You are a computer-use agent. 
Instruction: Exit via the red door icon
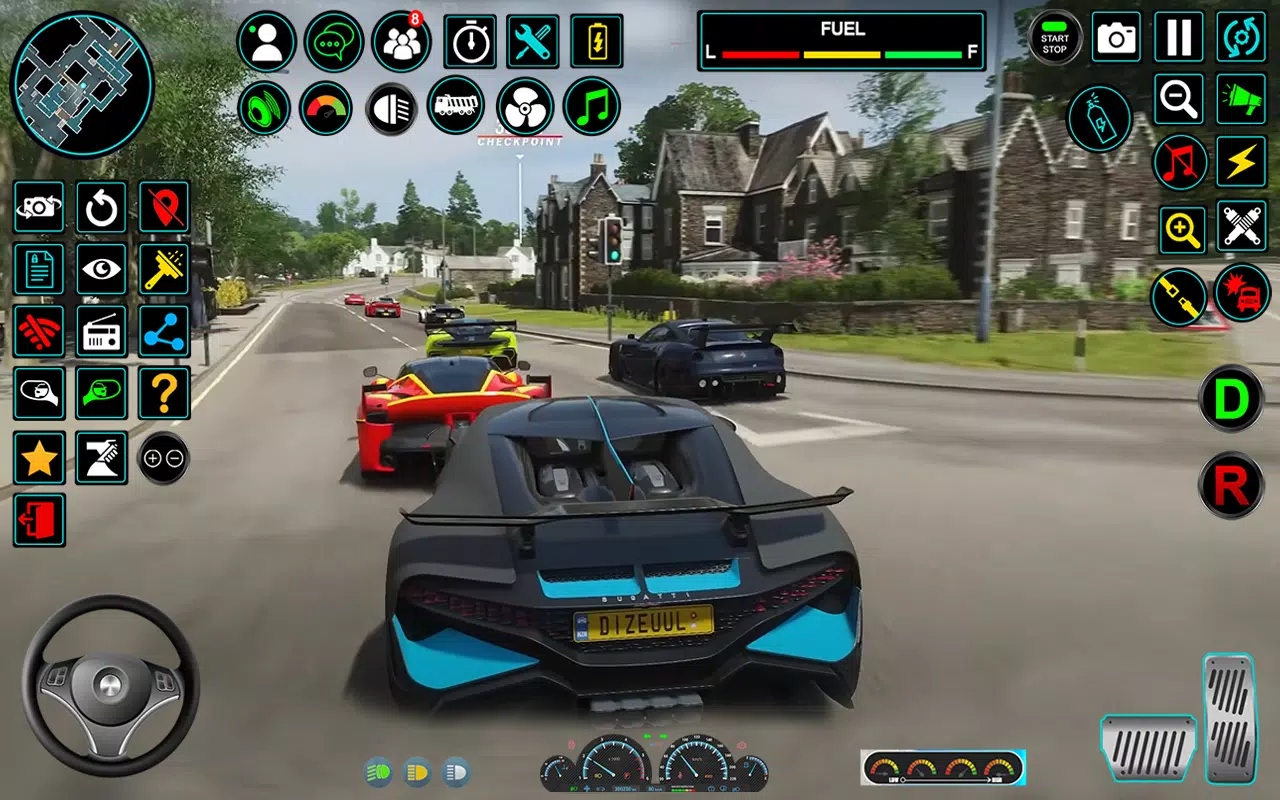39,520
